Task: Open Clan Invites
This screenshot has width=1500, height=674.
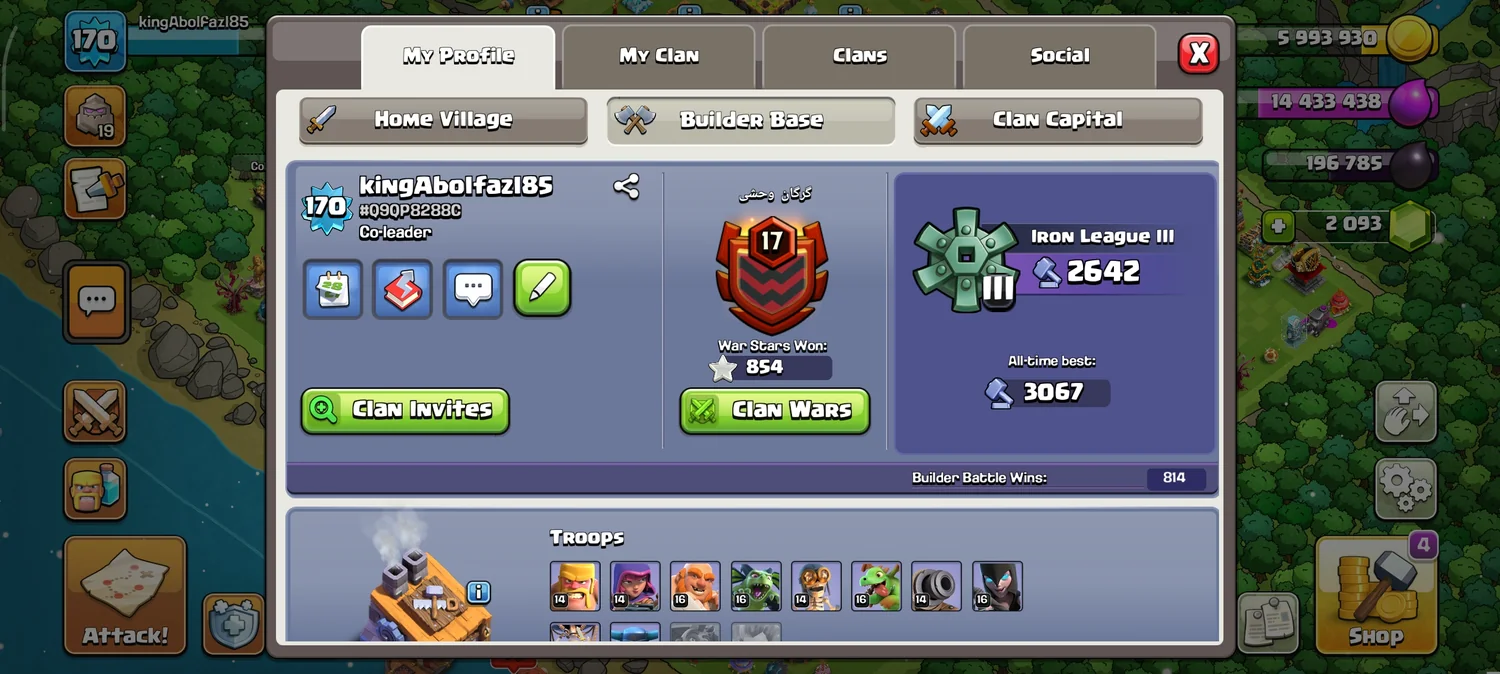Action: tap(405, 410)
